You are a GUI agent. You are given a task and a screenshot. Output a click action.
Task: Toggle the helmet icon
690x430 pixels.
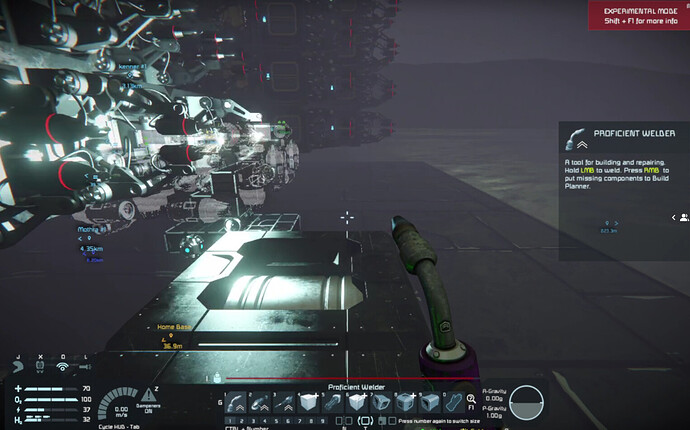tap(17, 366)
